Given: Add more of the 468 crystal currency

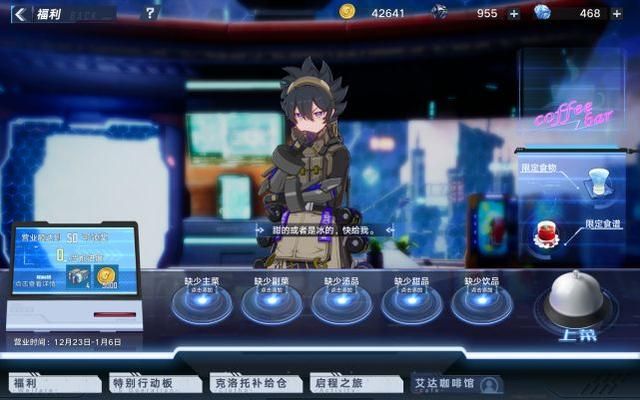Looking at the screenshot, I should pyautogui.click(x=616, y=14).
